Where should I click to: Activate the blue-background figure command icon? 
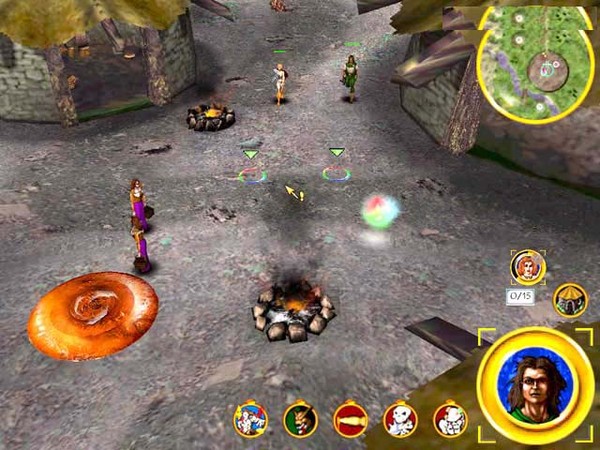[x=250, y=419]
